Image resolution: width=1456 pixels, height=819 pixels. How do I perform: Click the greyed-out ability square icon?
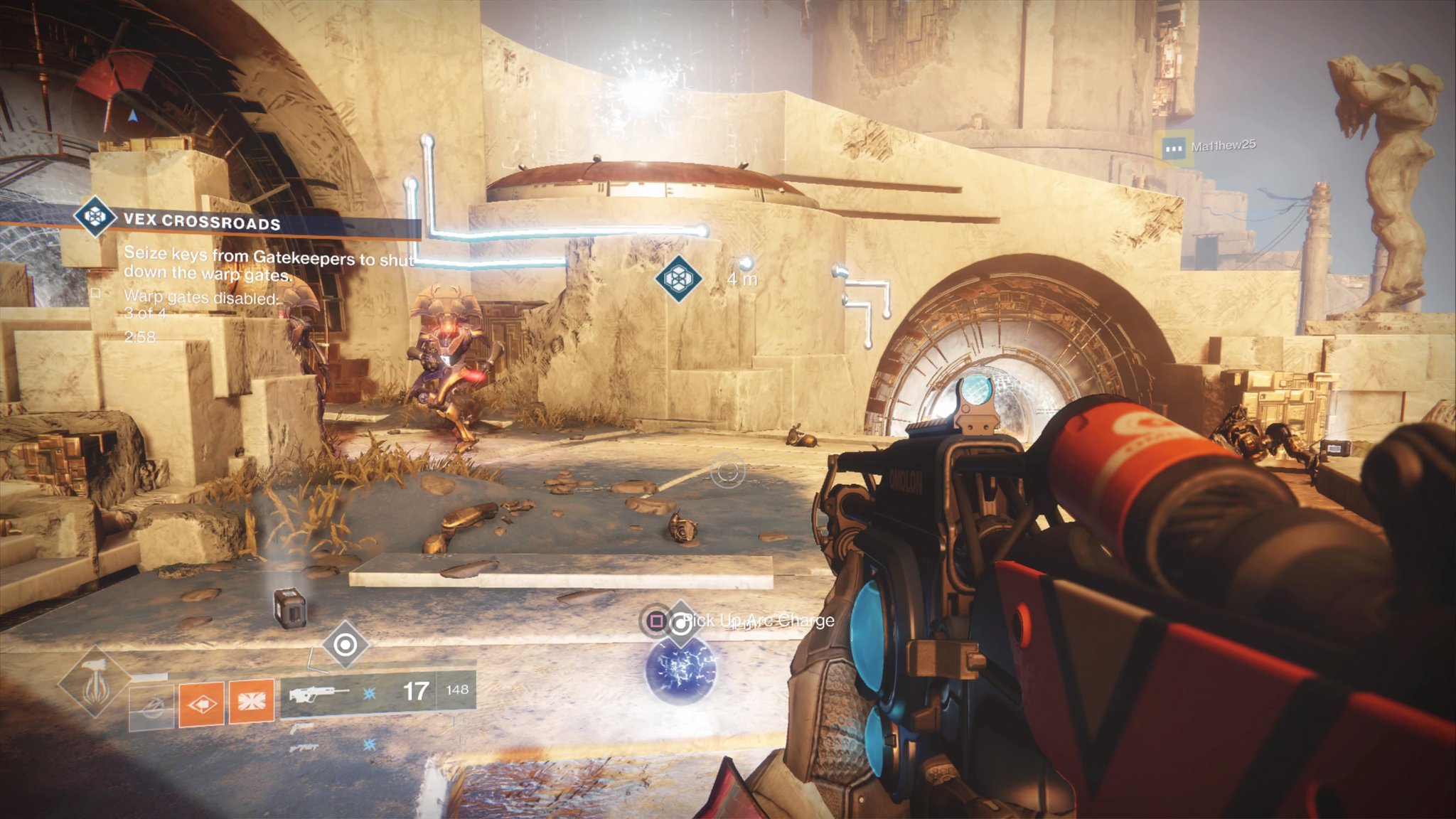click(x=151, y=707)
